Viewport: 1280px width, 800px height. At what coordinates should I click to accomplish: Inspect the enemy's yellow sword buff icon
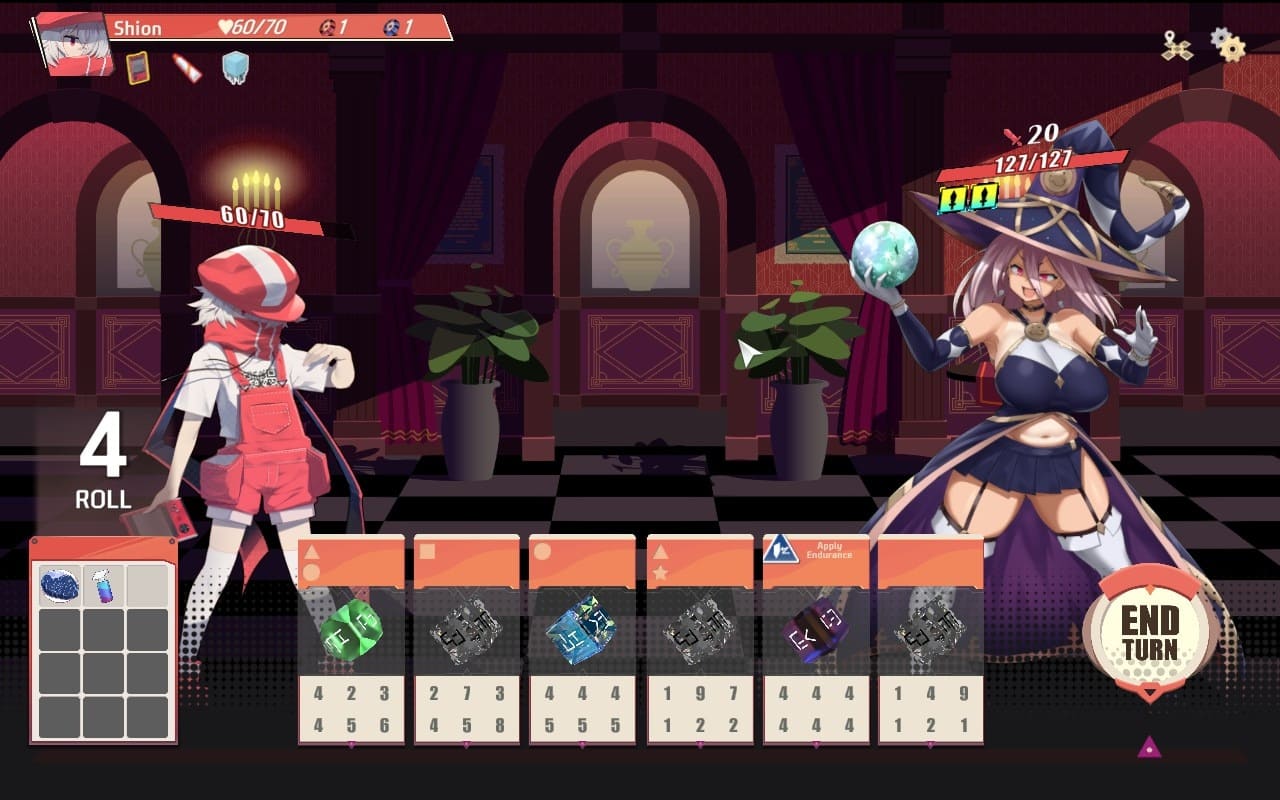[x=954, y=197]
